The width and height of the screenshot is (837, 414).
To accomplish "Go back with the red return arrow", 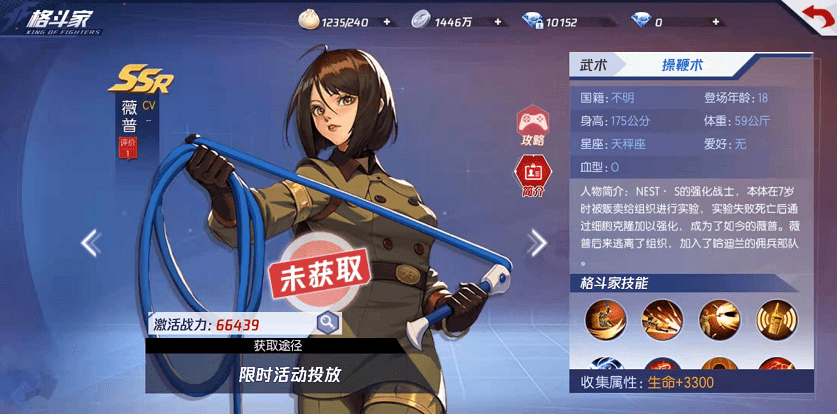I will tap(810, 17).
